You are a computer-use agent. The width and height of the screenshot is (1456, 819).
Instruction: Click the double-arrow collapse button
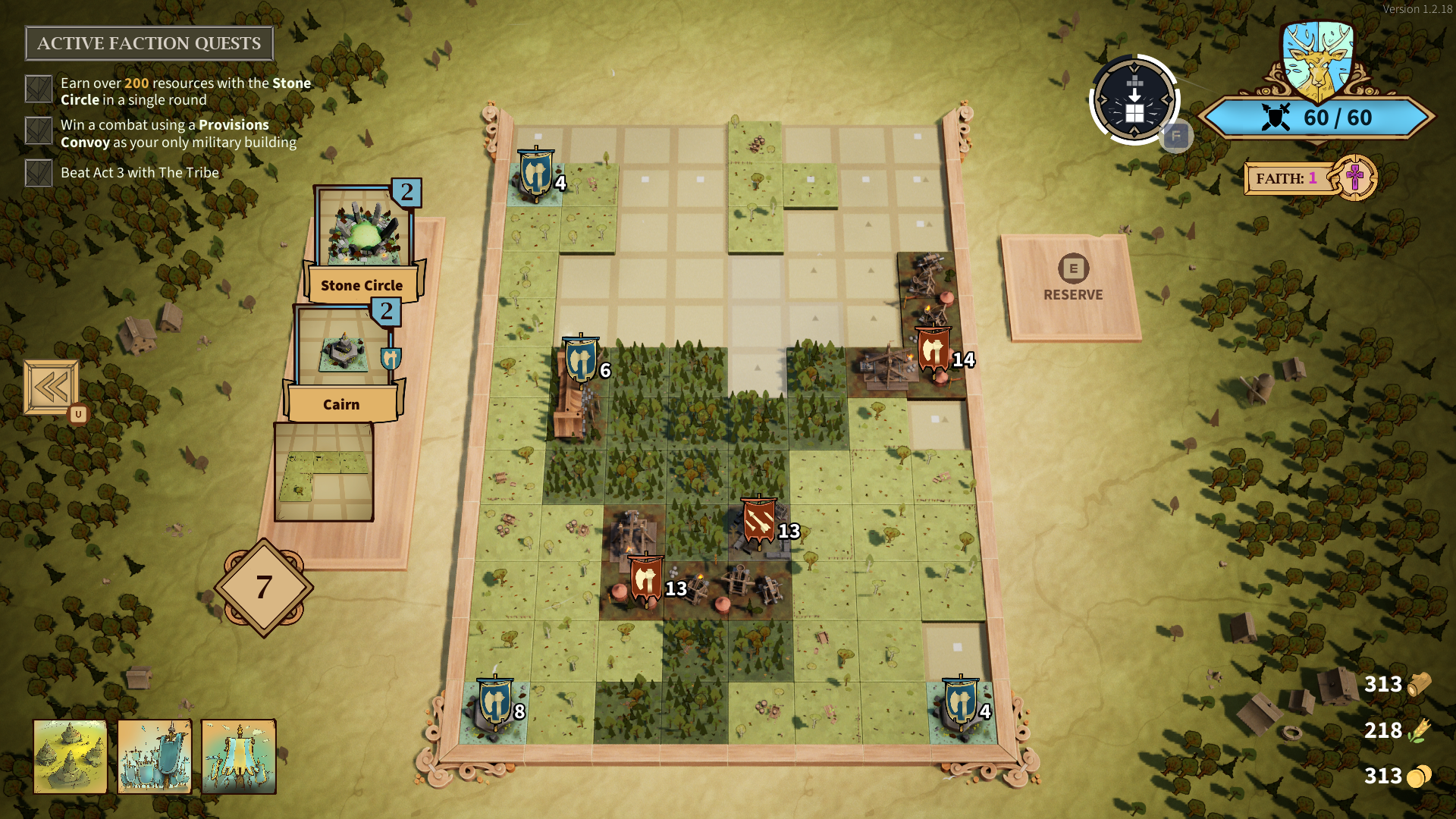pyautogui.click(x=51, y=388)
